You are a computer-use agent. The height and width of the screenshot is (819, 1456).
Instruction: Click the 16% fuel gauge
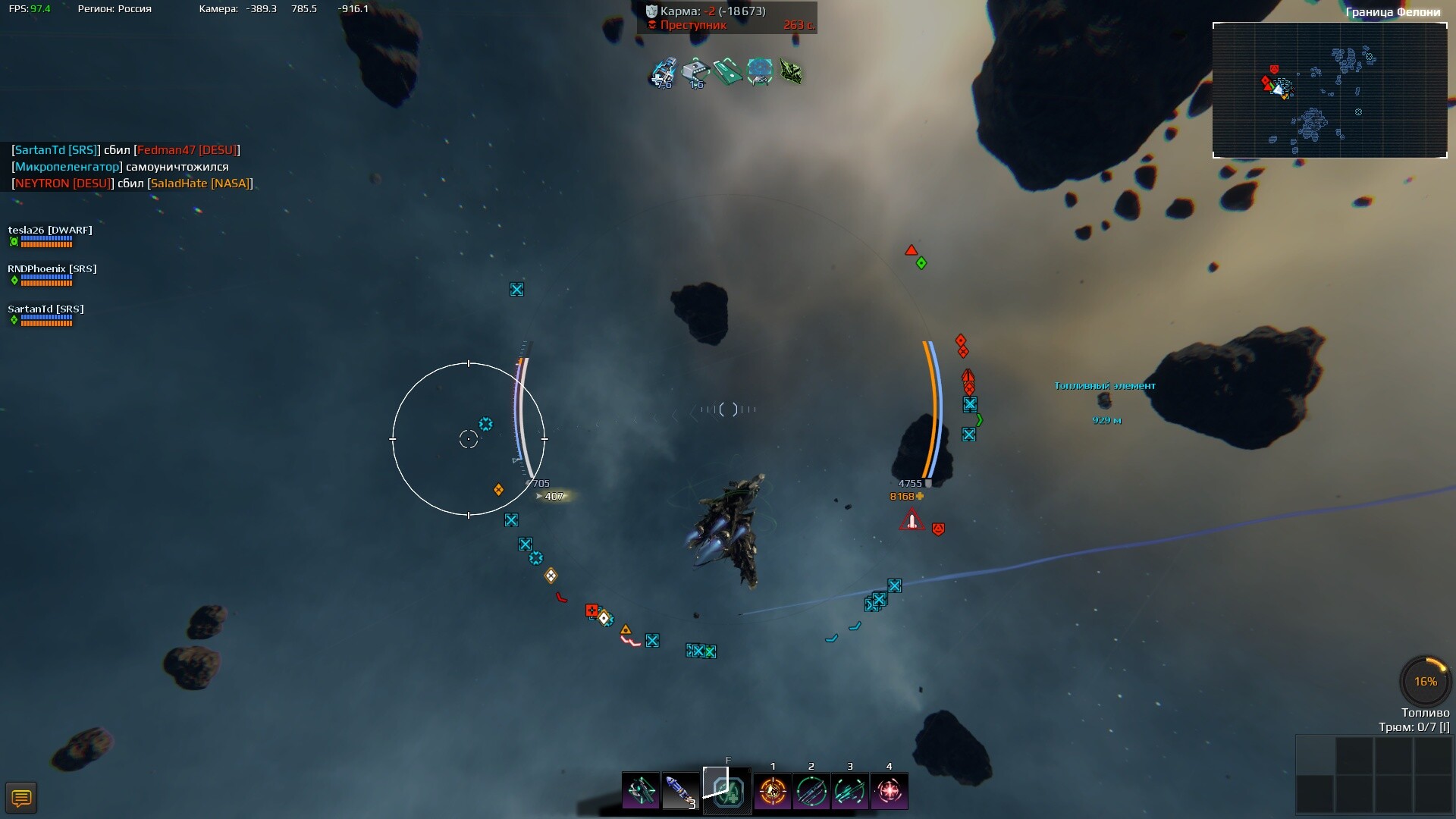[1425, 681]
